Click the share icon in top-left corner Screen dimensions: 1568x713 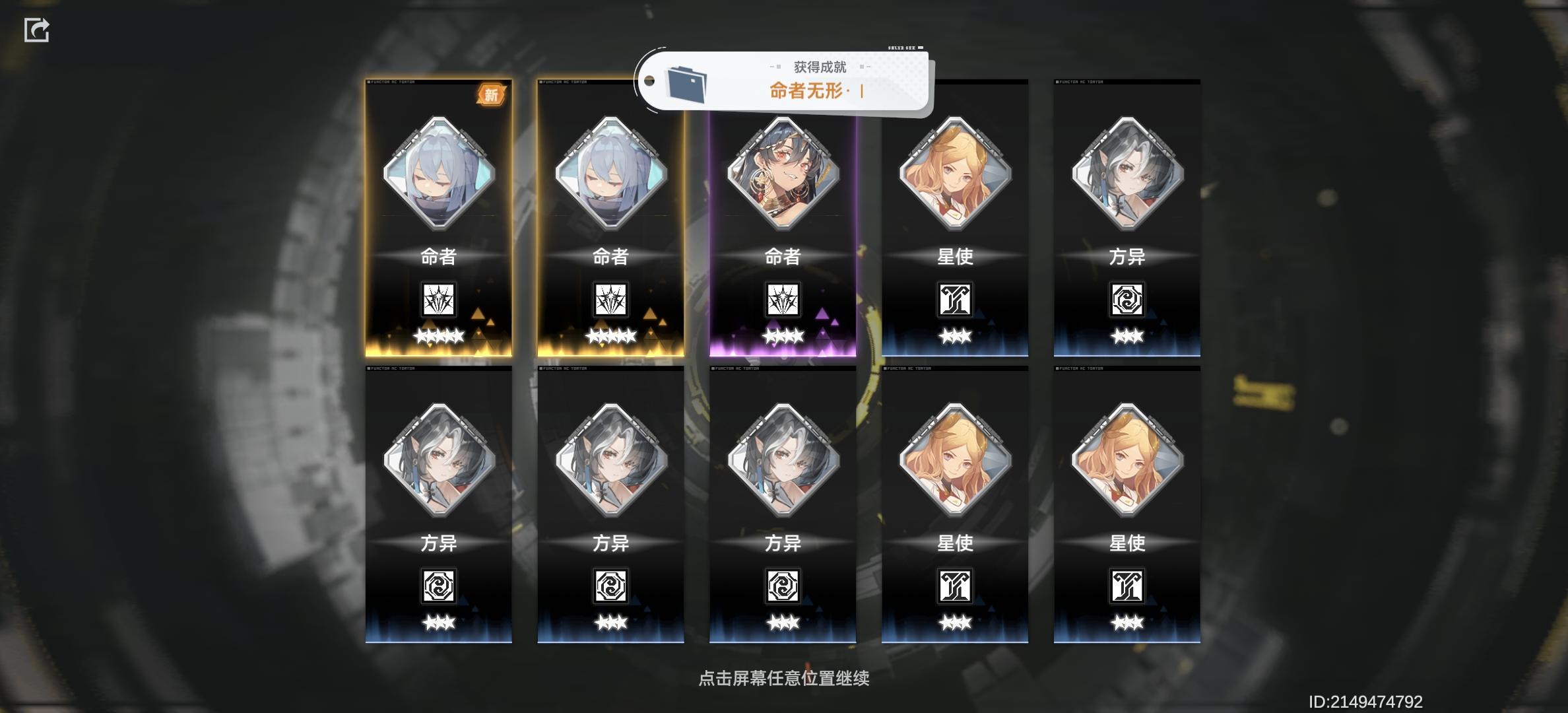pyautogui.click(x=38, y=29)
